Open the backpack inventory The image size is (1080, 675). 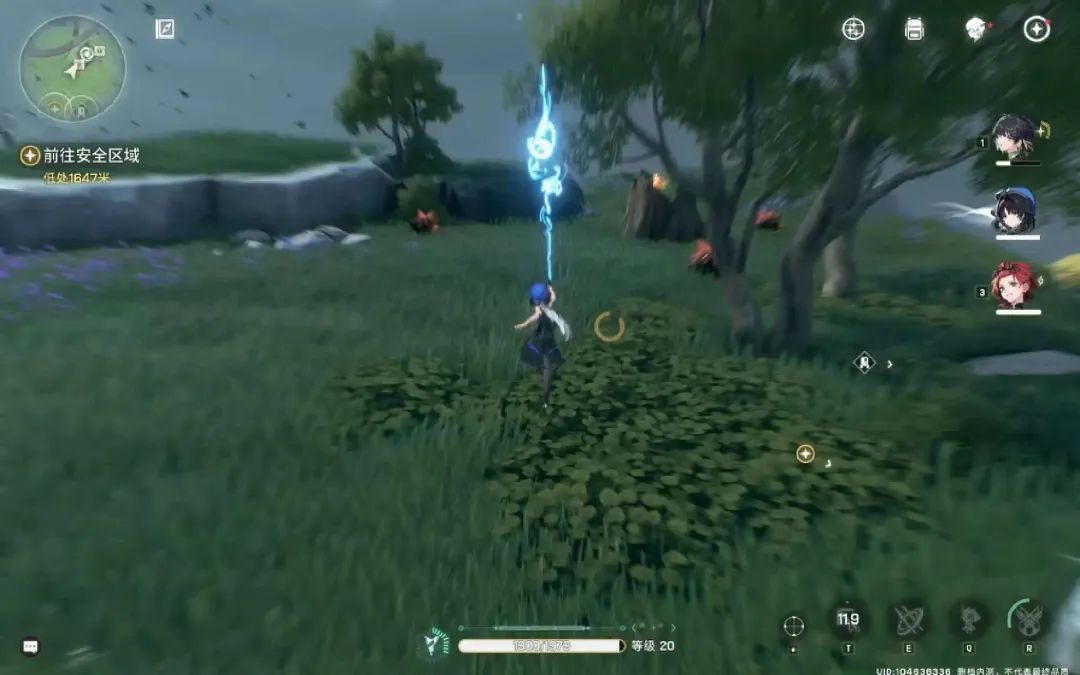point(914,29)
